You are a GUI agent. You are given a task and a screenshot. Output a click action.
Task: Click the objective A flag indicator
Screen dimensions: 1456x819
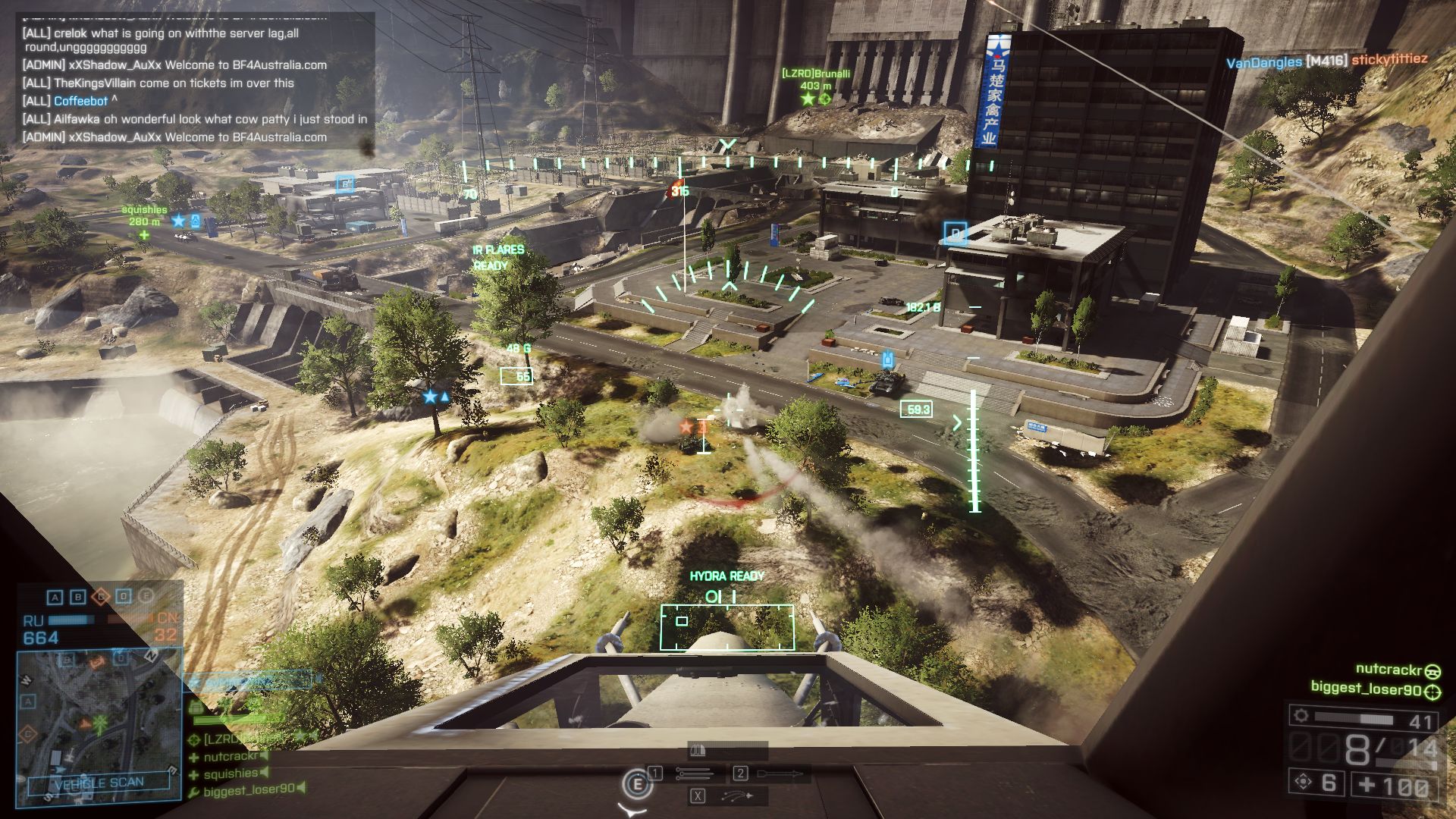click(x=55, y=598)
